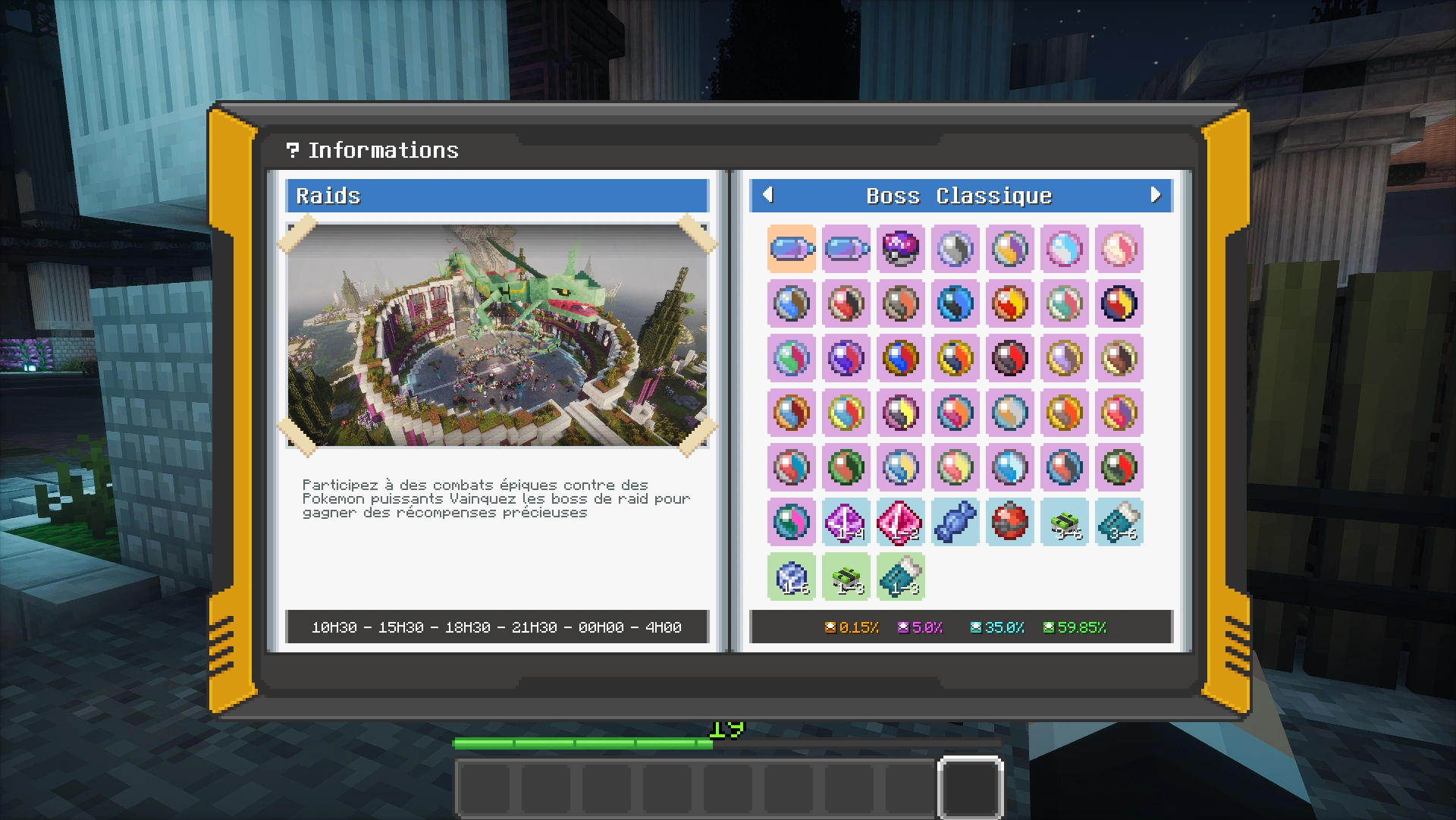1456x820 pixels.
Task: Open the Raids screenshot thumbnail
Action: pyautogui.click(x=497, y=335)
